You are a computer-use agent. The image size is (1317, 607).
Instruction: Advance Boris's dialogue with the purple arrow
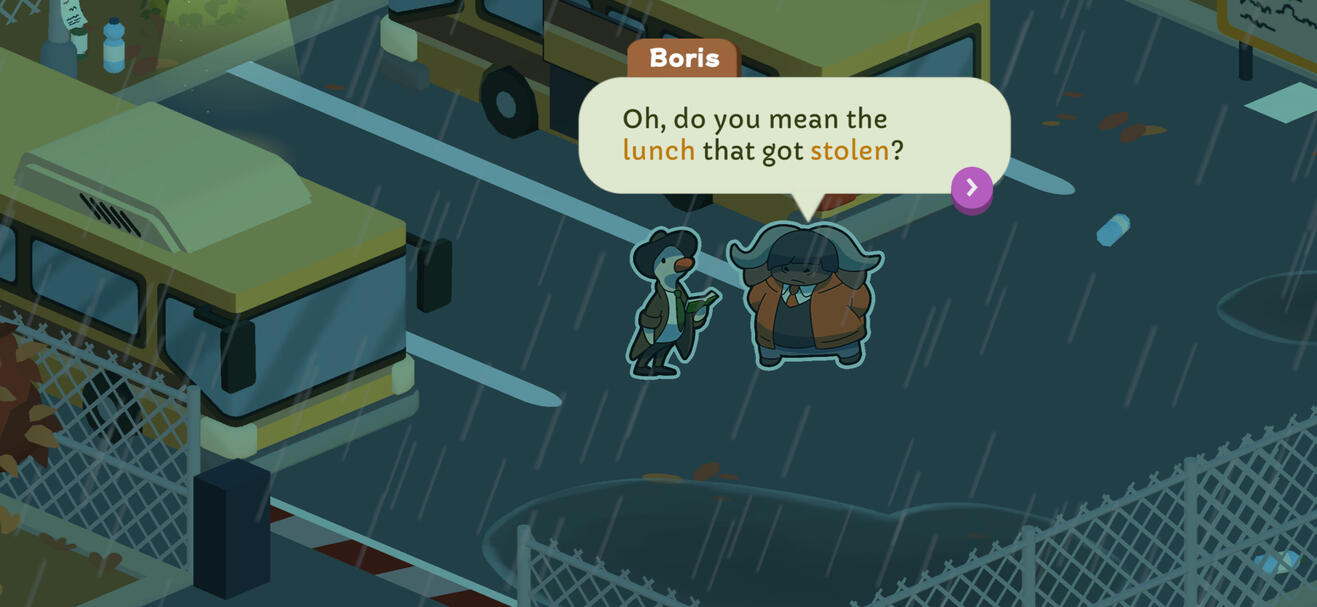point(971,188)
